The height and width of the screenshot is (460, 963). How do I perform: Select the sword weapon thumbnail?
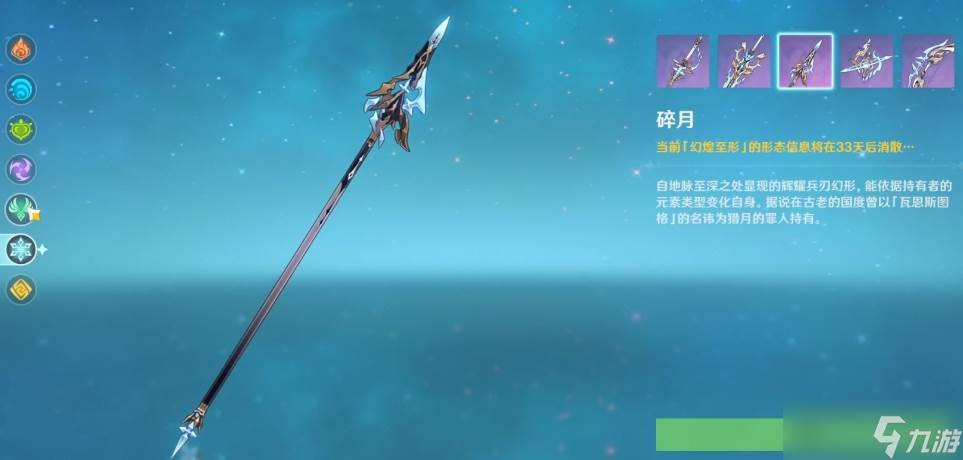click(x=682, y=62)
